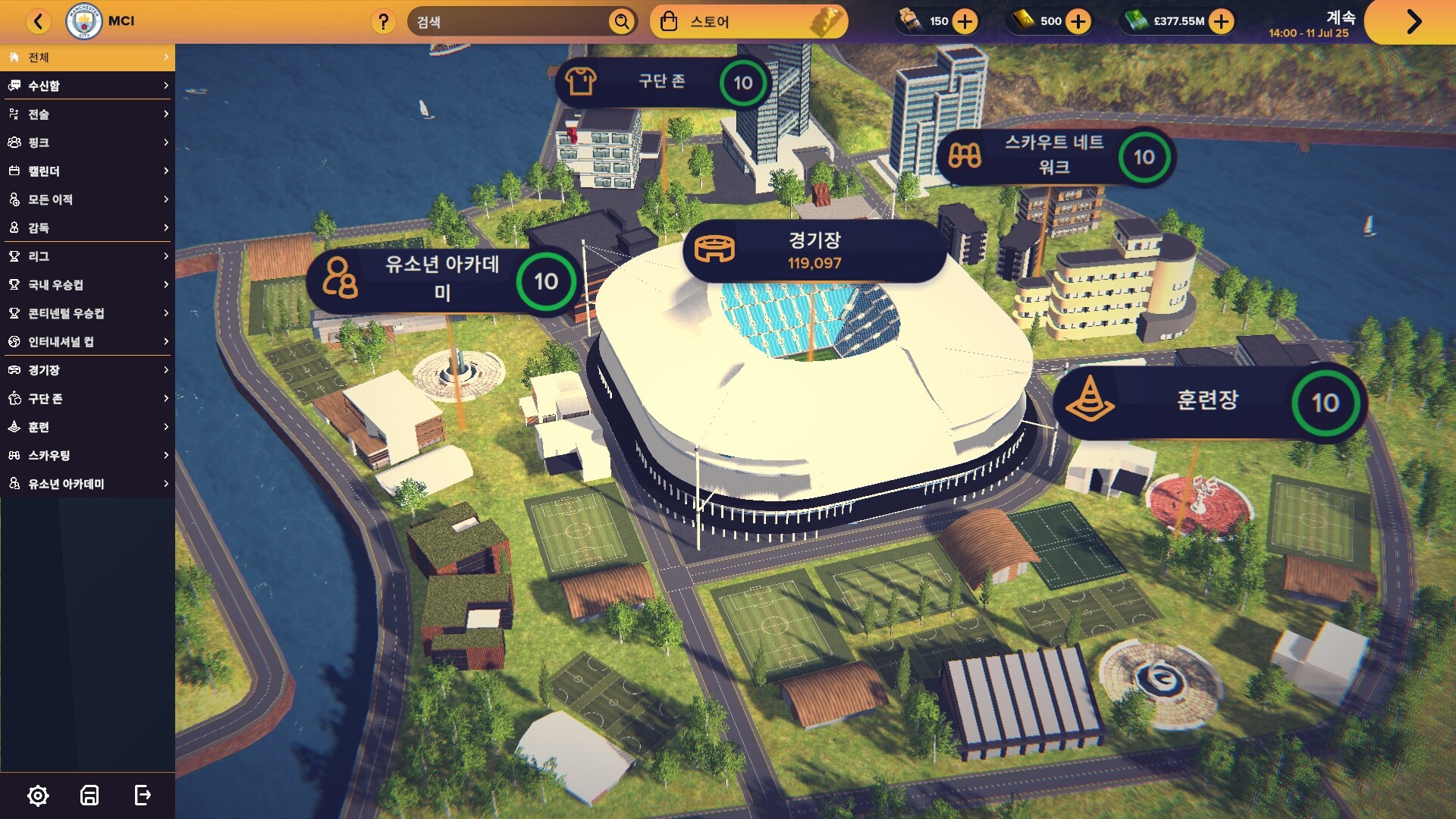
Task: Open 모든 이적 transfers menu
Action: [x=87, y=199]
